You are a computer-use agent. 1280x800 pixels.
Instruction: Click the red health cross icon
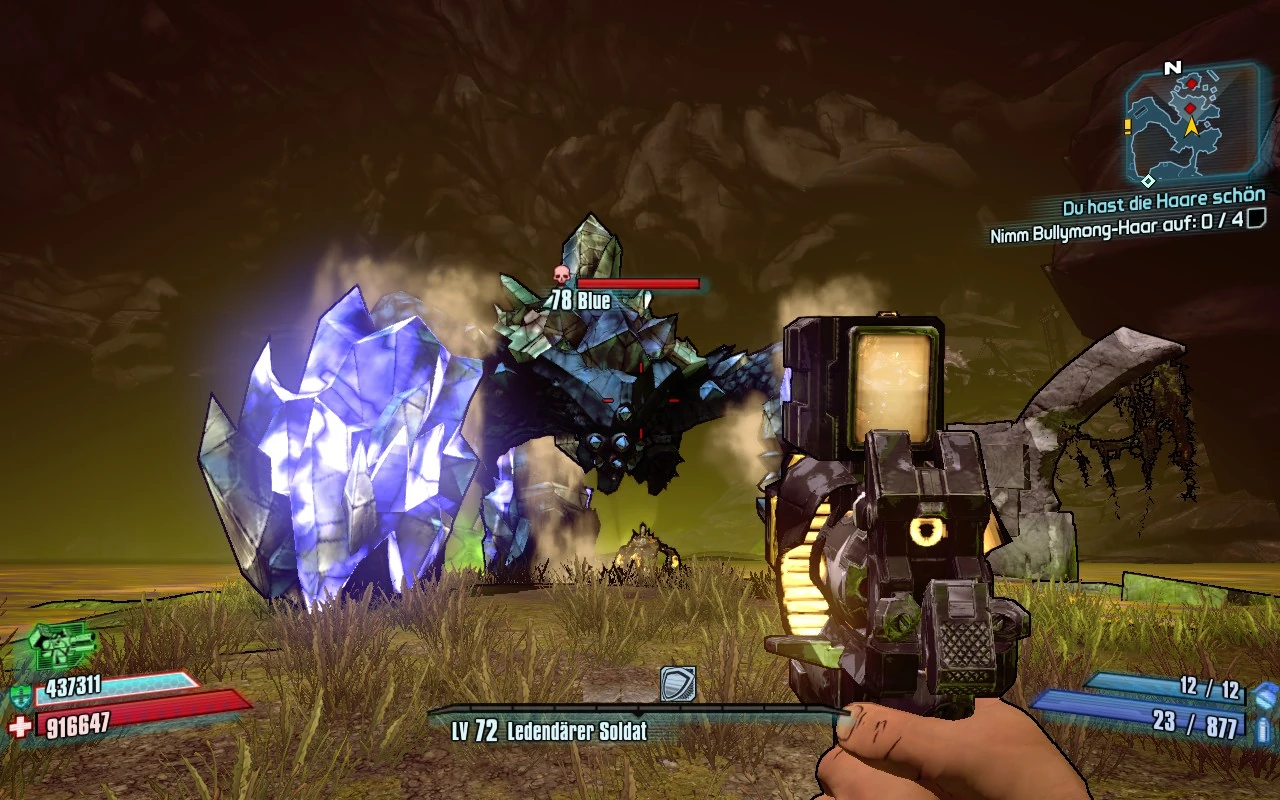click(18, 725)
